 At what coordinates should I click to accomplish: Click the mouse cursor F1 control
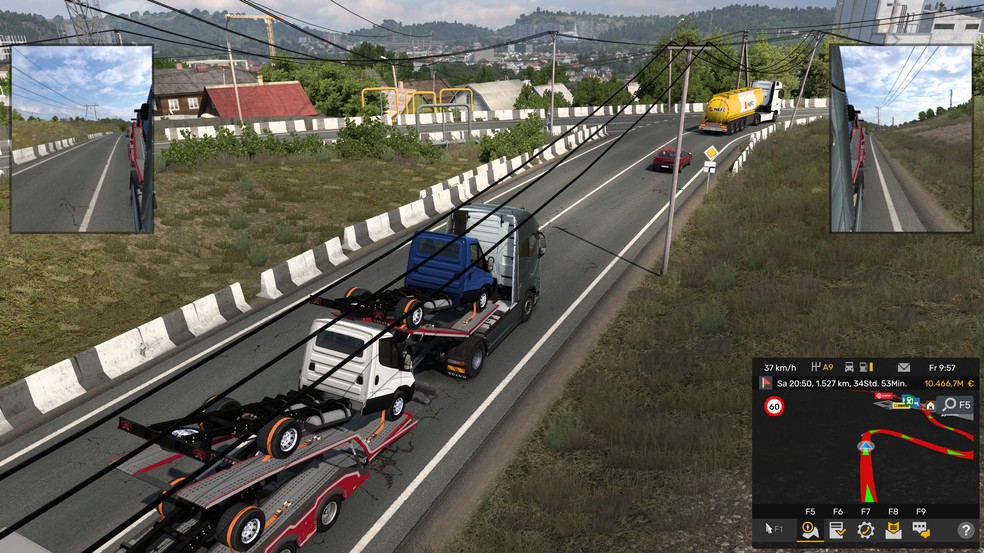[774, 529]
